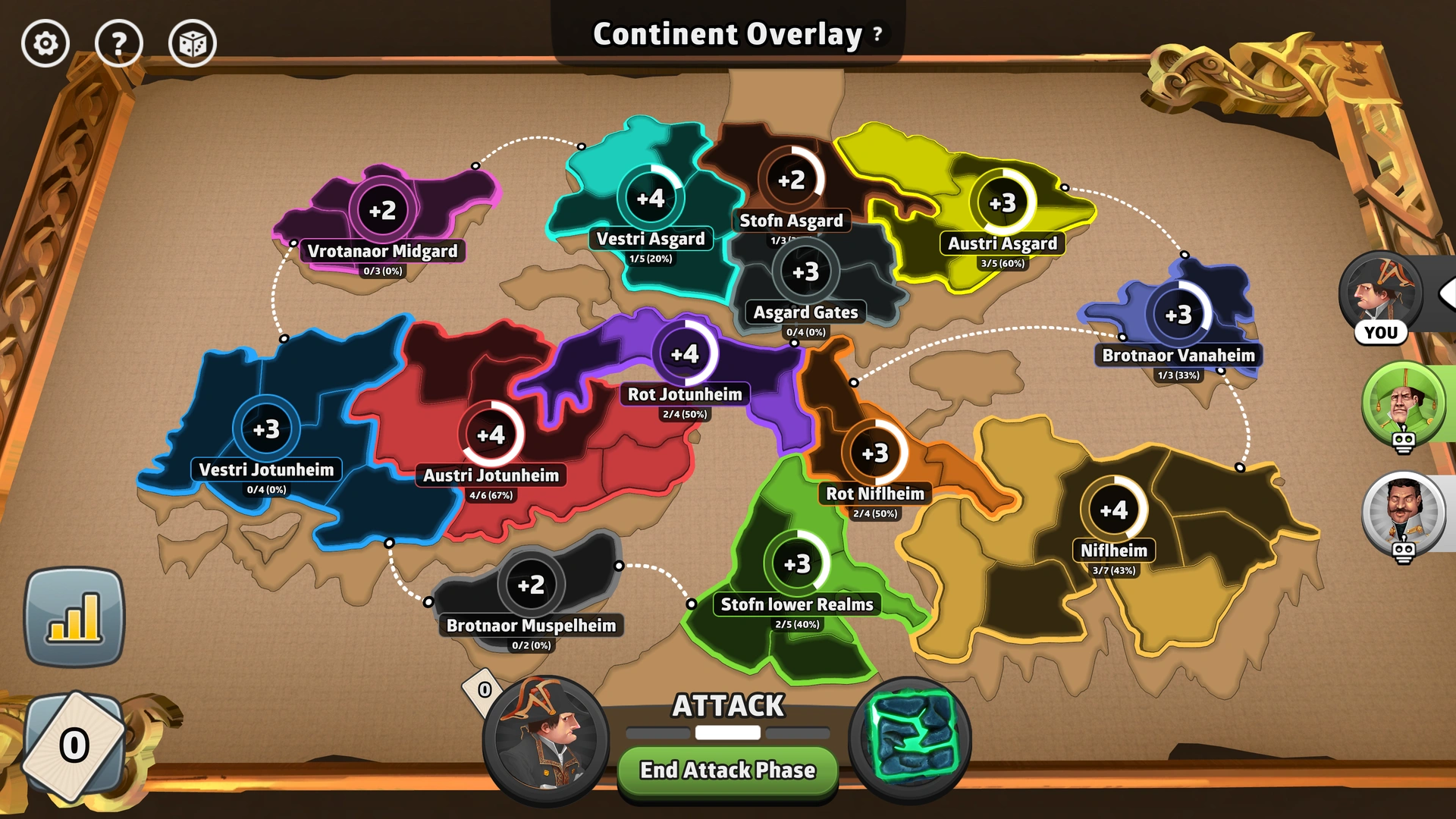Open the Continent Overlay help marker
This screenshot has width=1456, height=819.
(x=876, y=33)
